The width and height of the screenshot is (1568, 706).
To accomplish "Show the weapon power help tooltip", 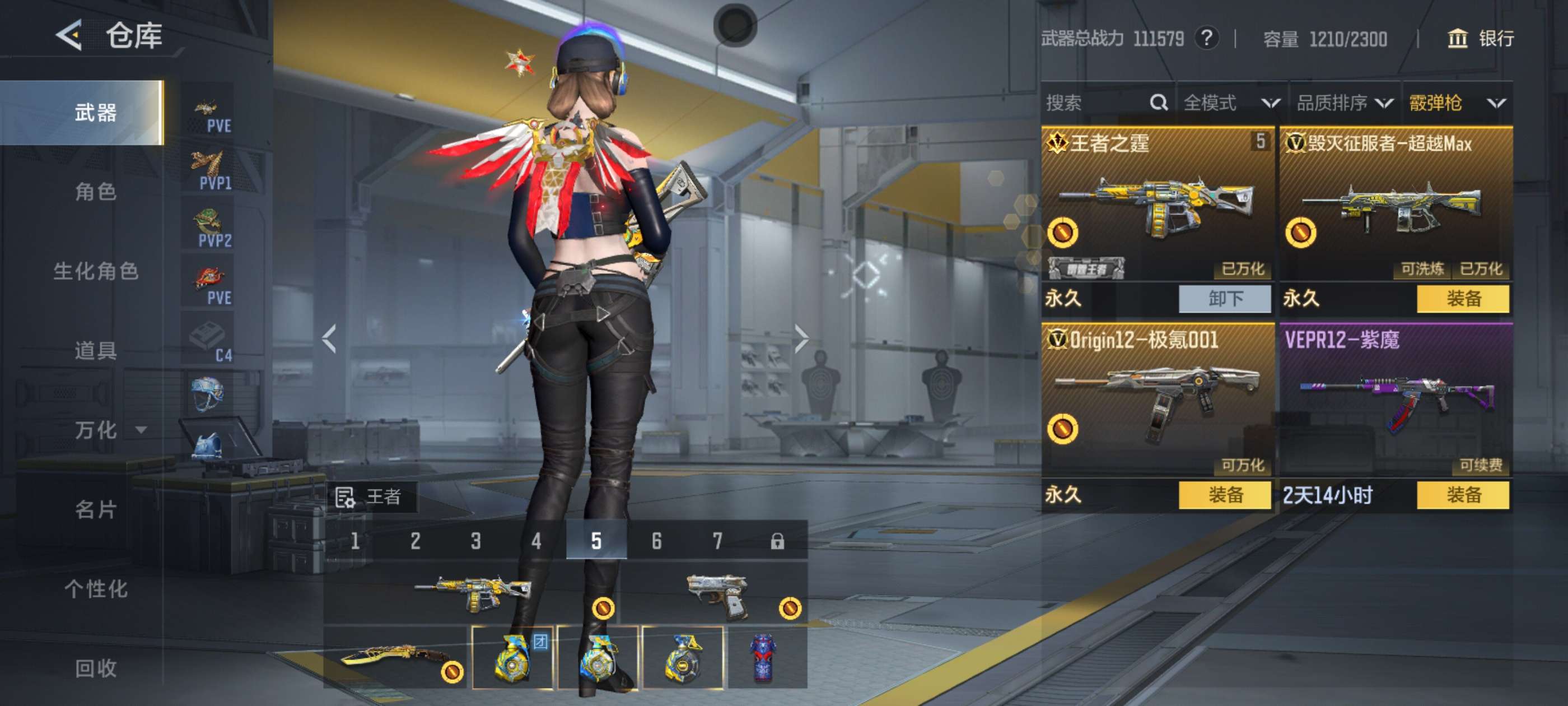I will (1206, 38).
